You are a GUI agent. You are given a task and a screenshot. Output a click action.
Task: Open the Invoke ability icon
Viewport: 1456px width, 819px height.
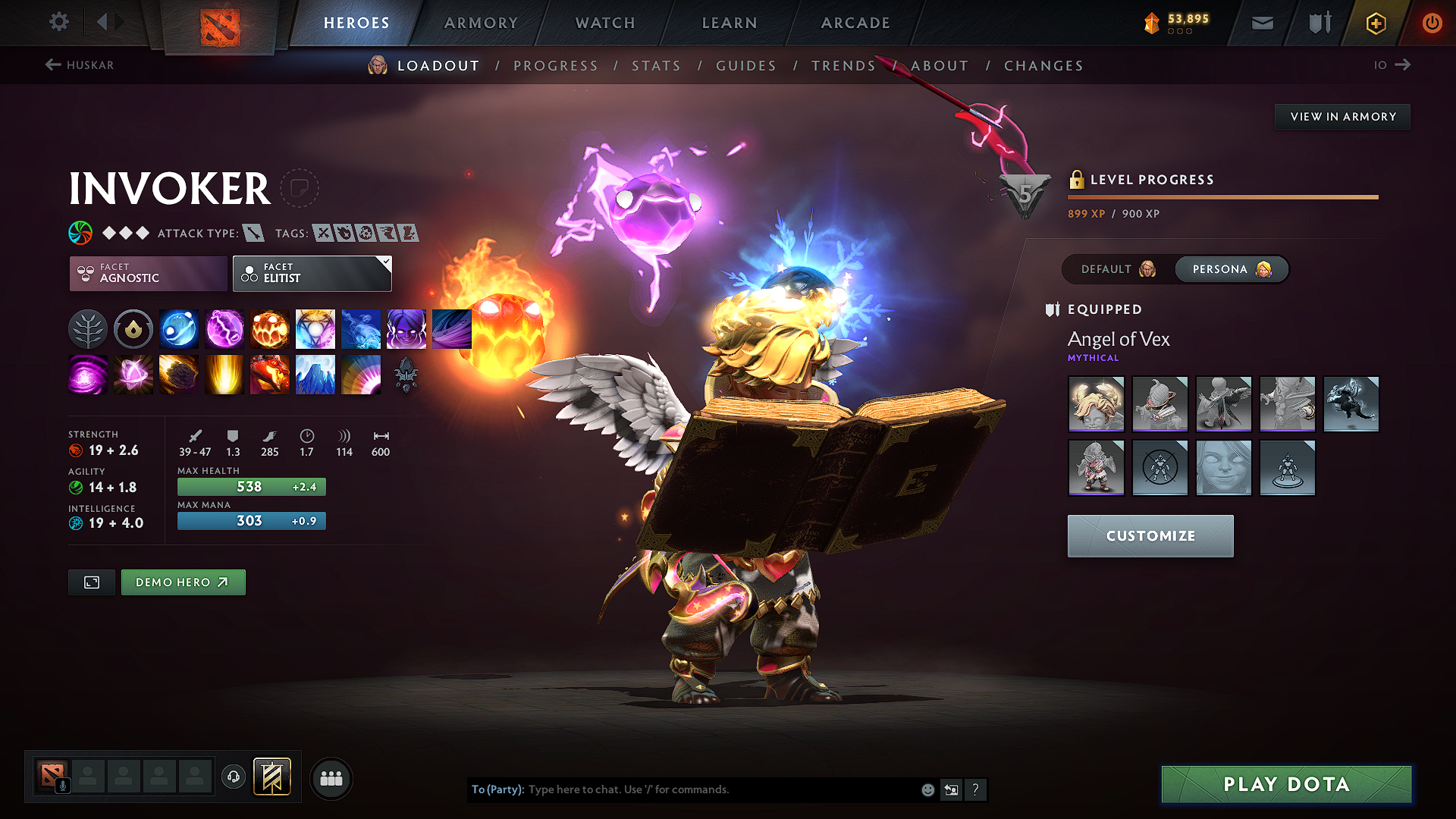pyautogui.click(x=315, y=328)
